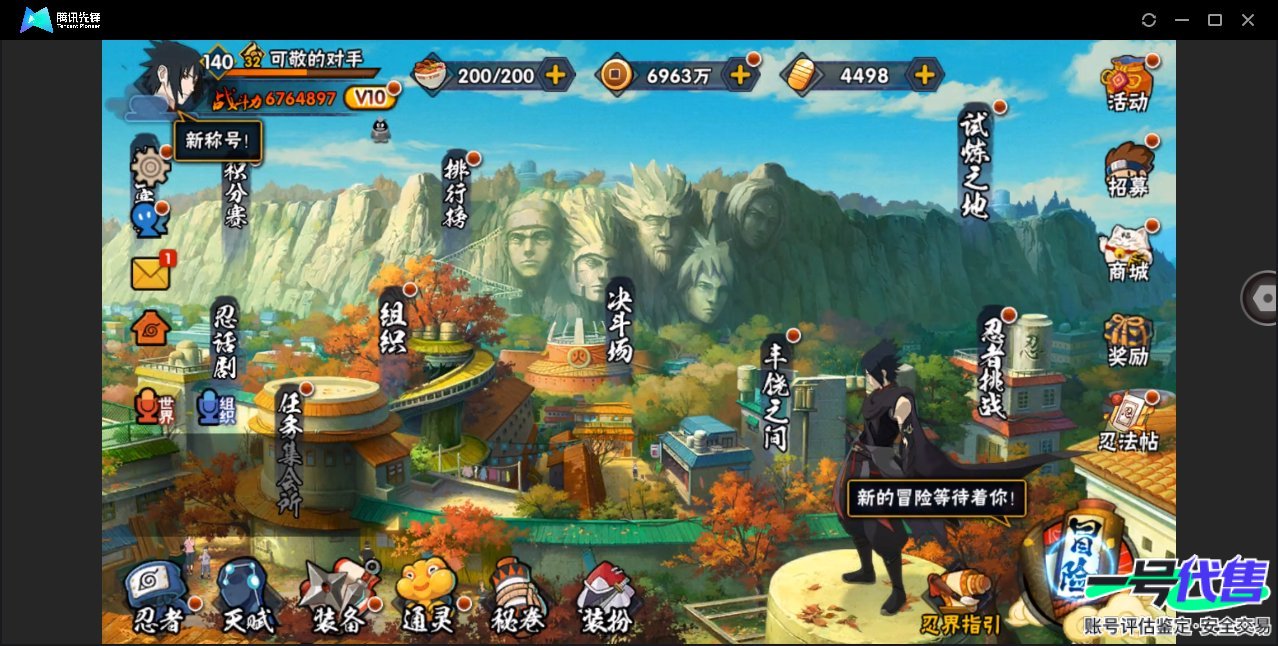Open the 装扮 costume menu
This screenshot has width=1278, height=646.
[607, 598]
